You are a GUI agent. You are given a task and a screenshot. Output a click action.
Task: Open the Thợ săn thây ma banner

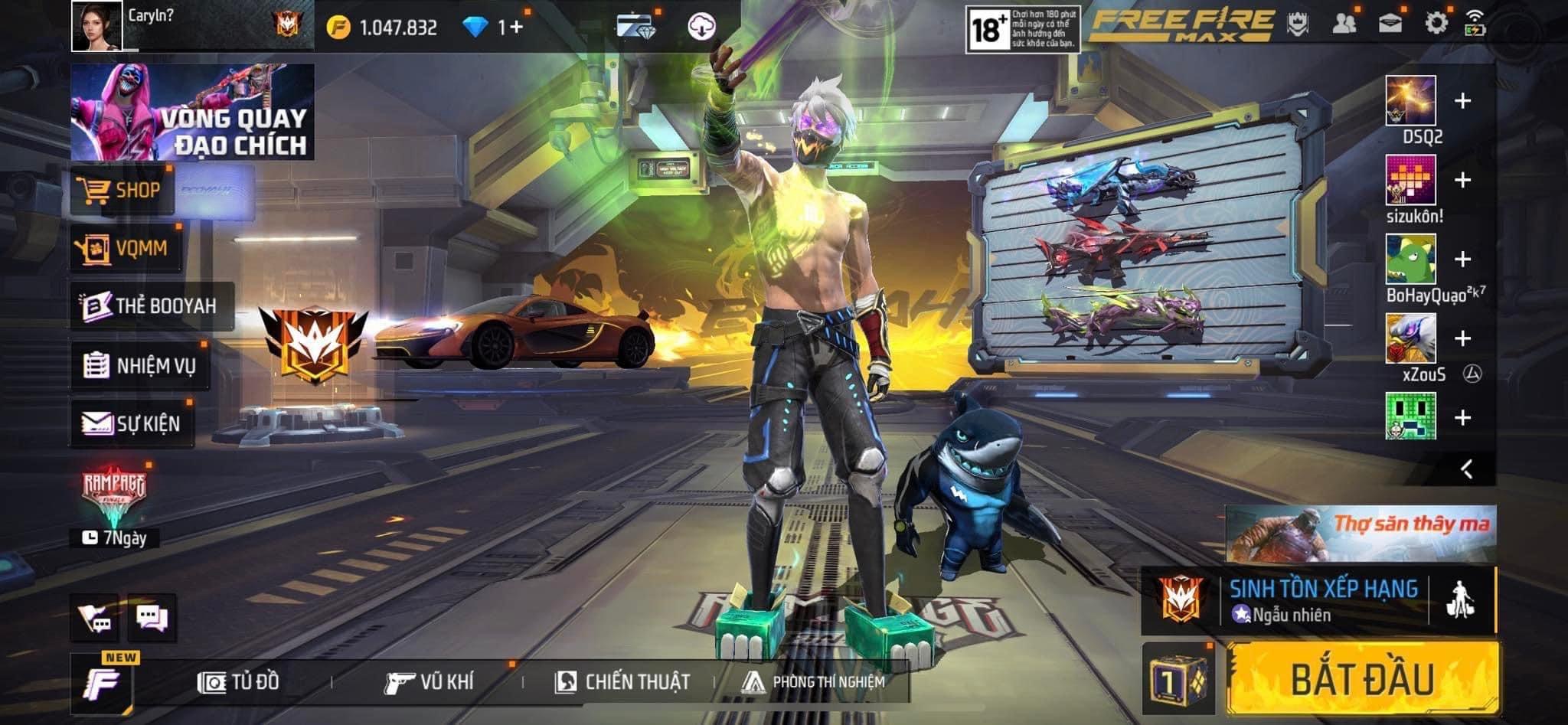tap(1360, 533)
